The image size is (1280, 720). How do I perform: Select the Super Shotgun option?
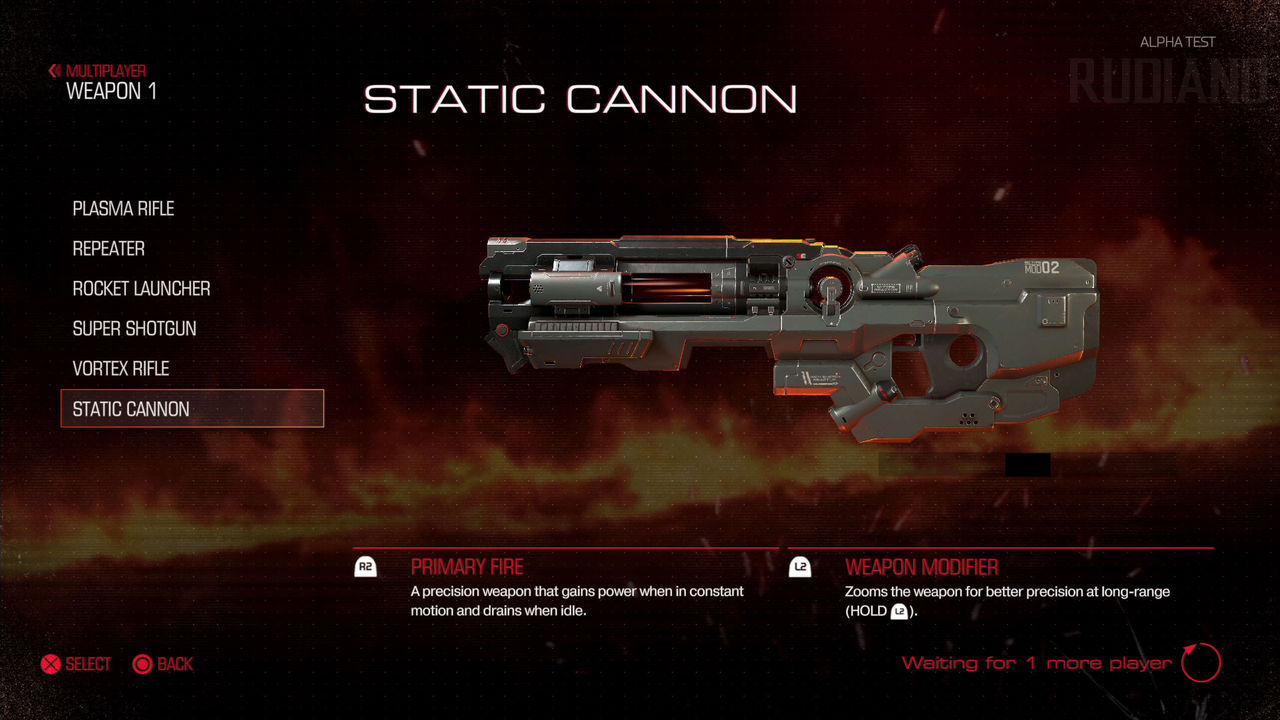pos(134,329)
